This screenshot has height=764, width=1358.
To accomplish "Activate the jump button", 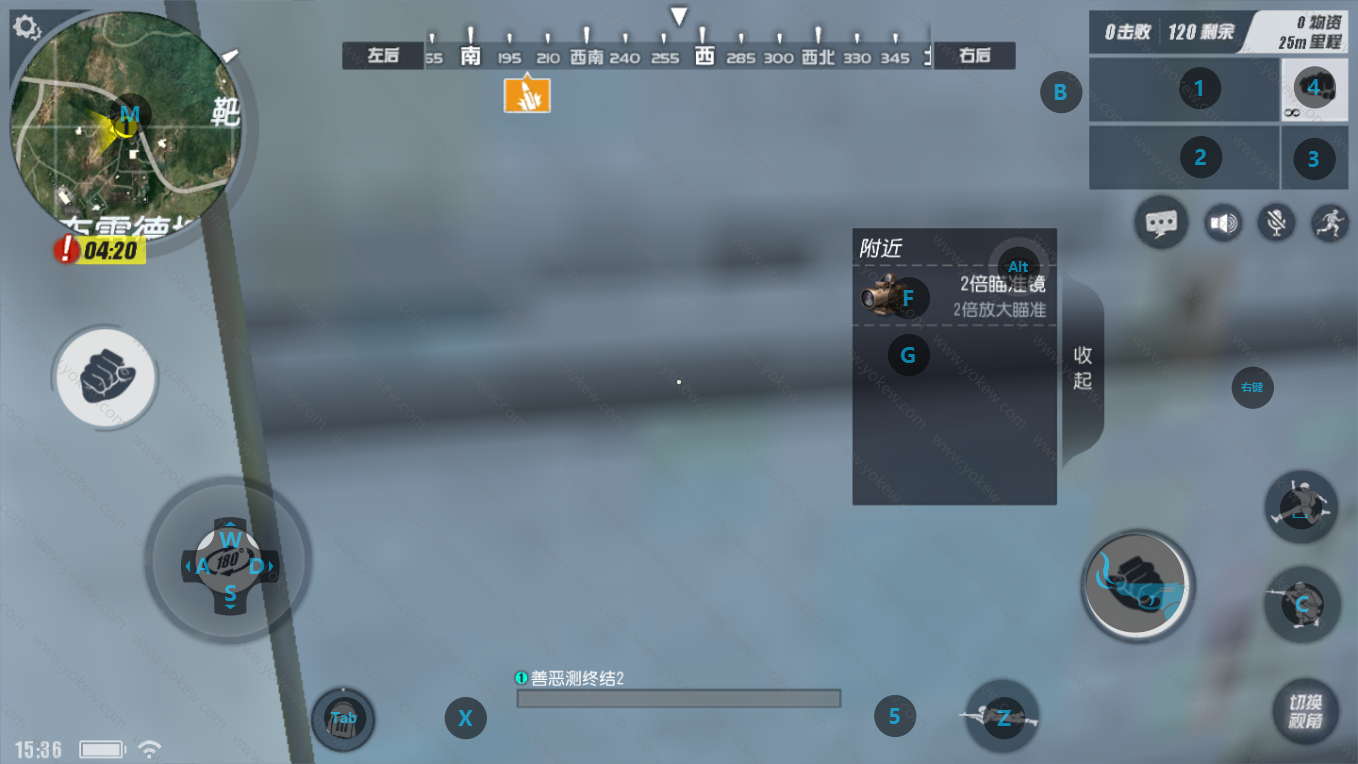I will point(1300,507).
